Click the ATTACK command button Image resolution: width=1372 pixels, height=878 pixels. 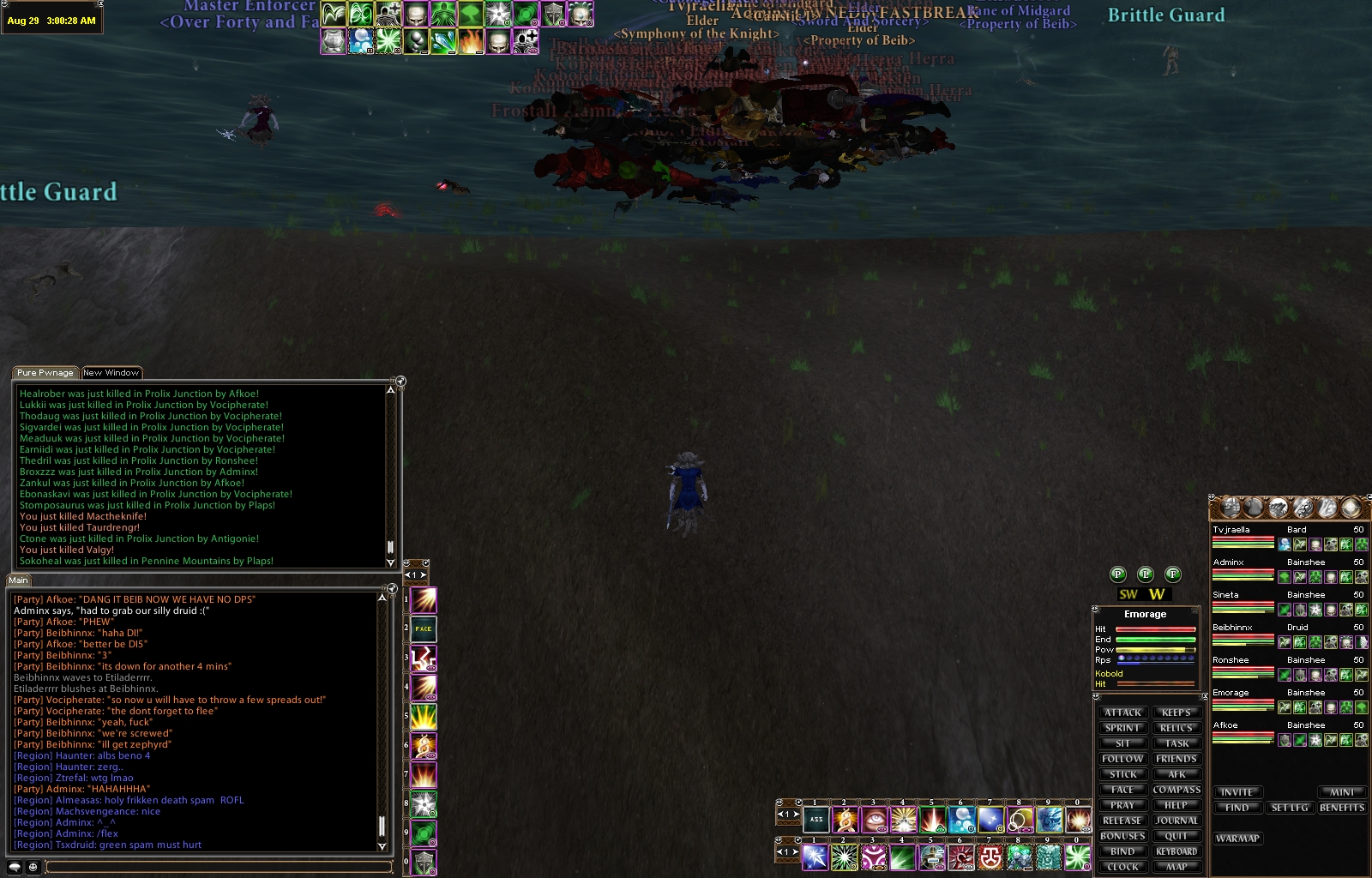point(1122,713)
